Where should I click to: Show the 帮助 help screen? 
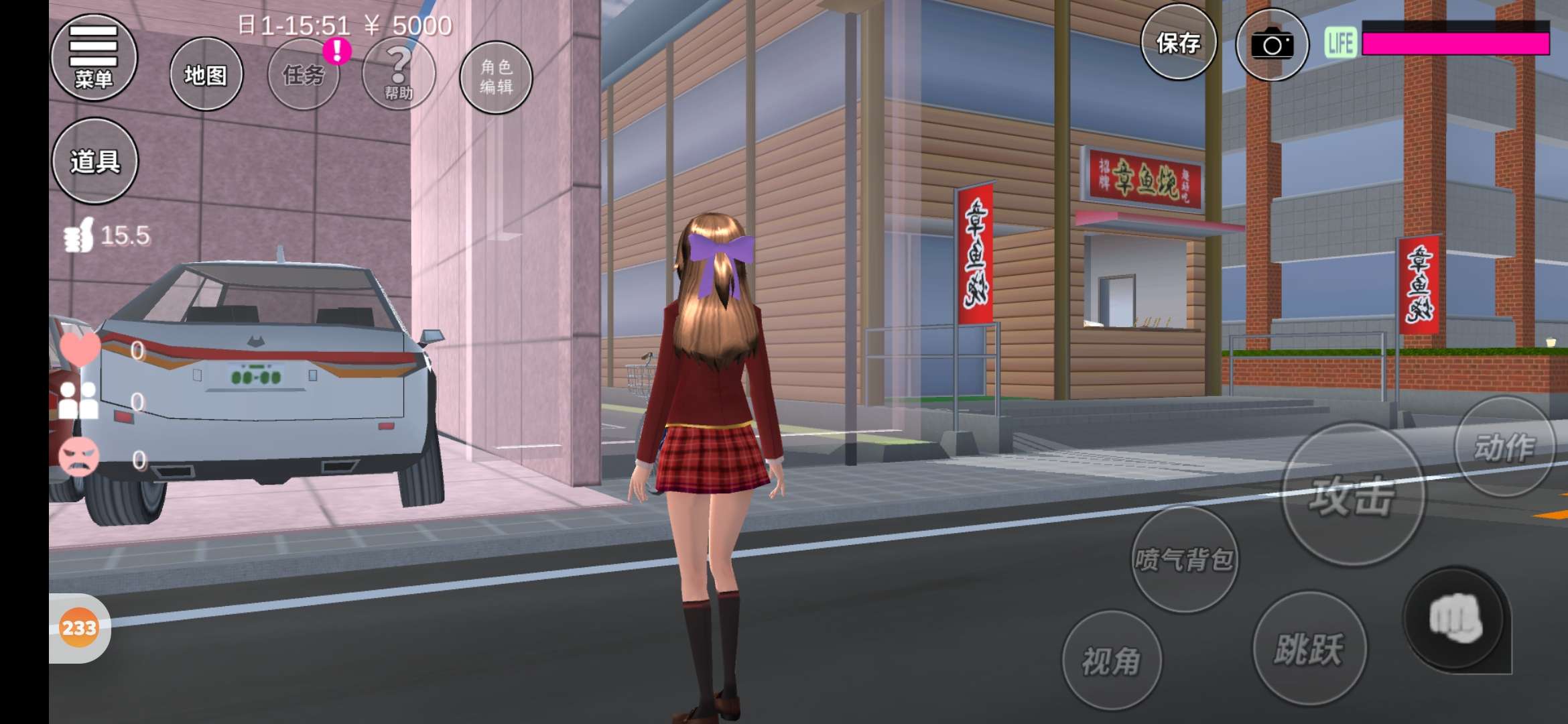(x=399, y=74)
